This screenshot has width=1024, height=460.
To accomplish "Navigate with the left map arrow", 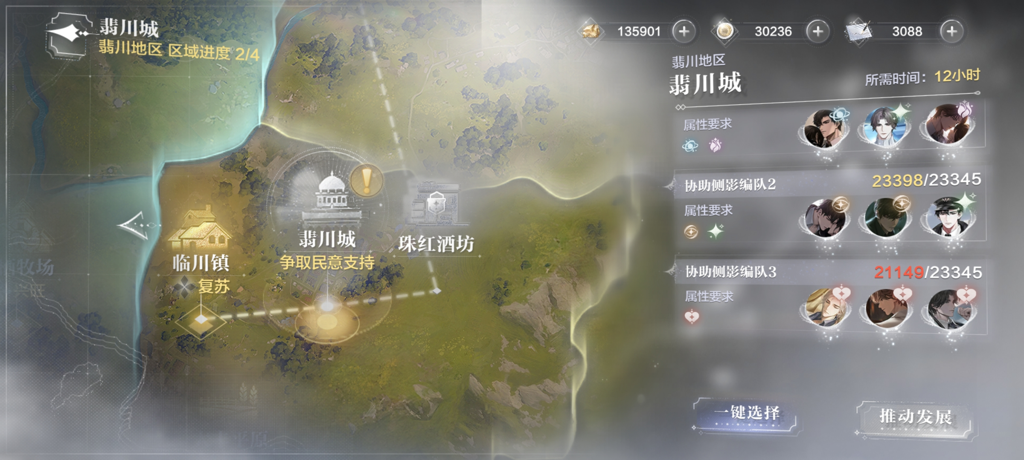I will tap(131, 227).
